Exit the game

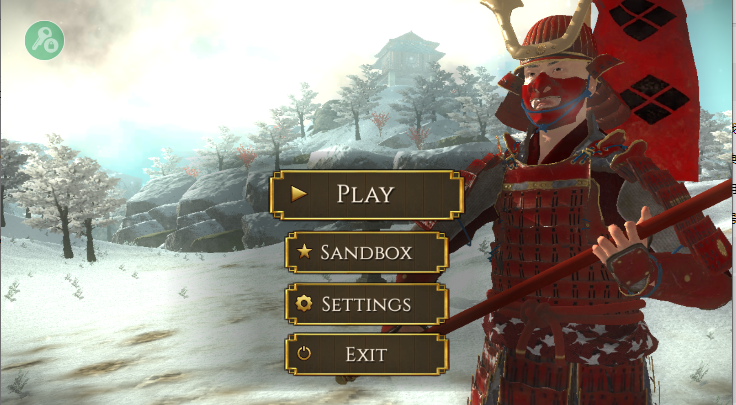pyautogui.click(x=365, y=354)
